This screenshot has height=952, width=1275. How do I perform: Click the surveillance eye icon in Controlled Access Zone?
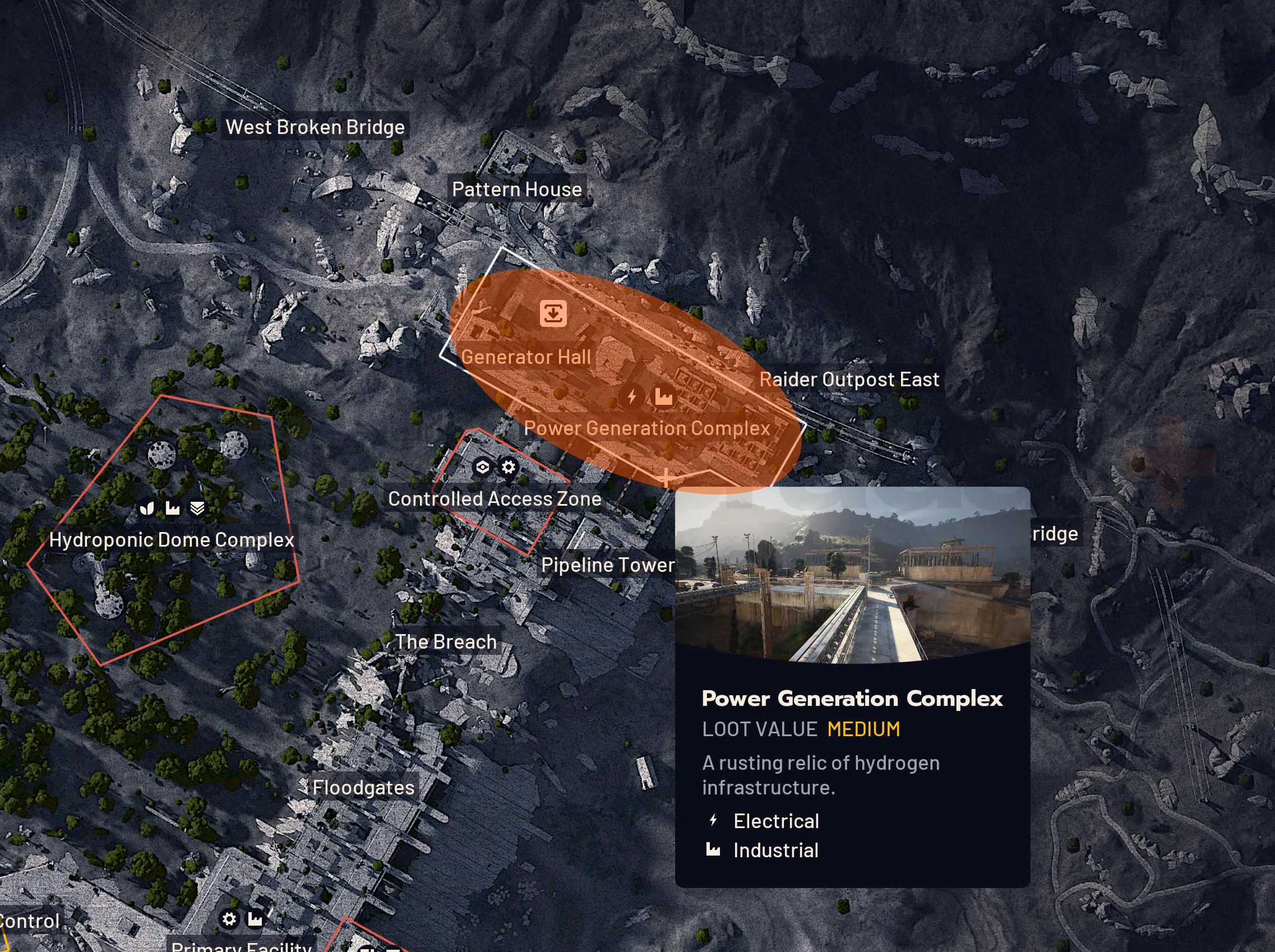click(482, 469)
